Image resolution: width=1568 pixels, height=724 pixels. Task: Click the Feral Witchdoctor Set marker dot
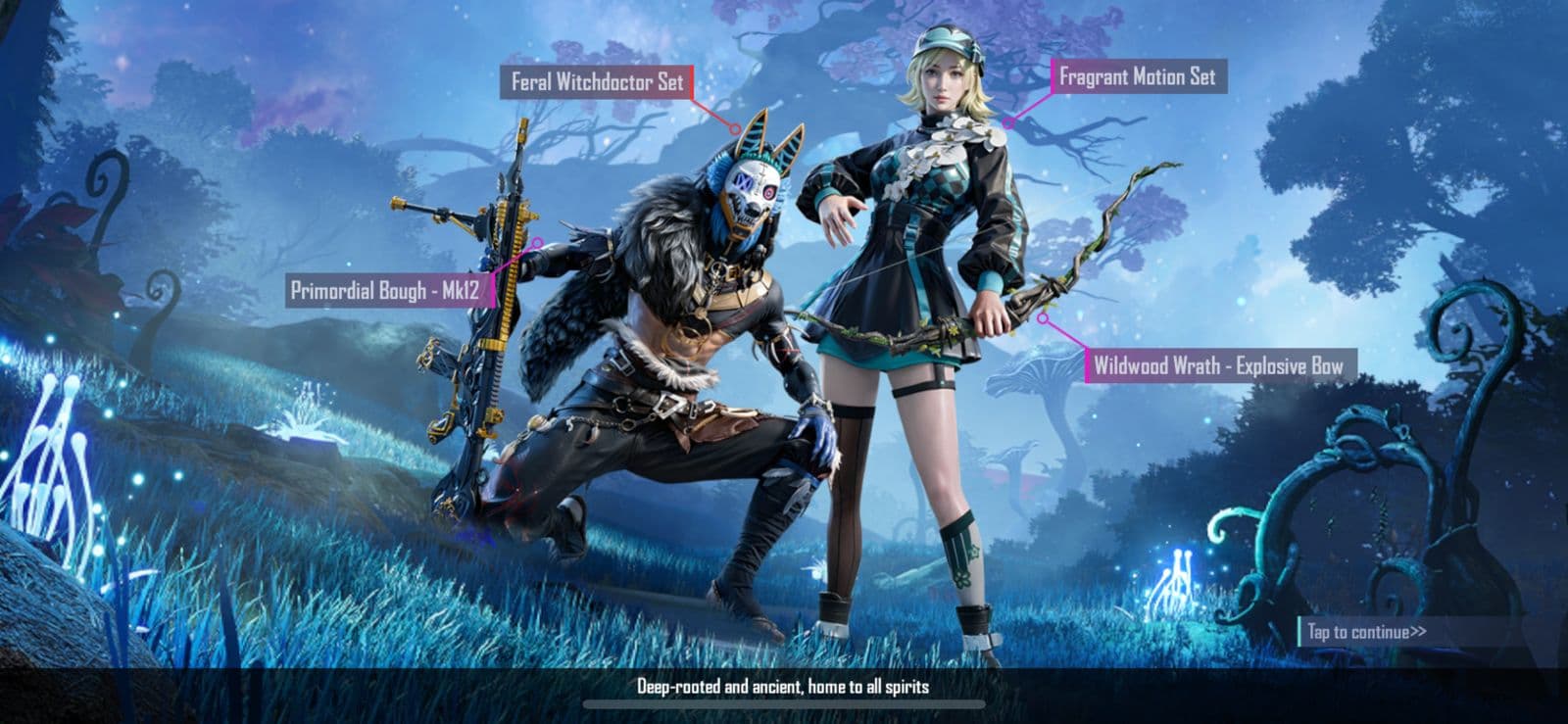[x=735, y=127]
